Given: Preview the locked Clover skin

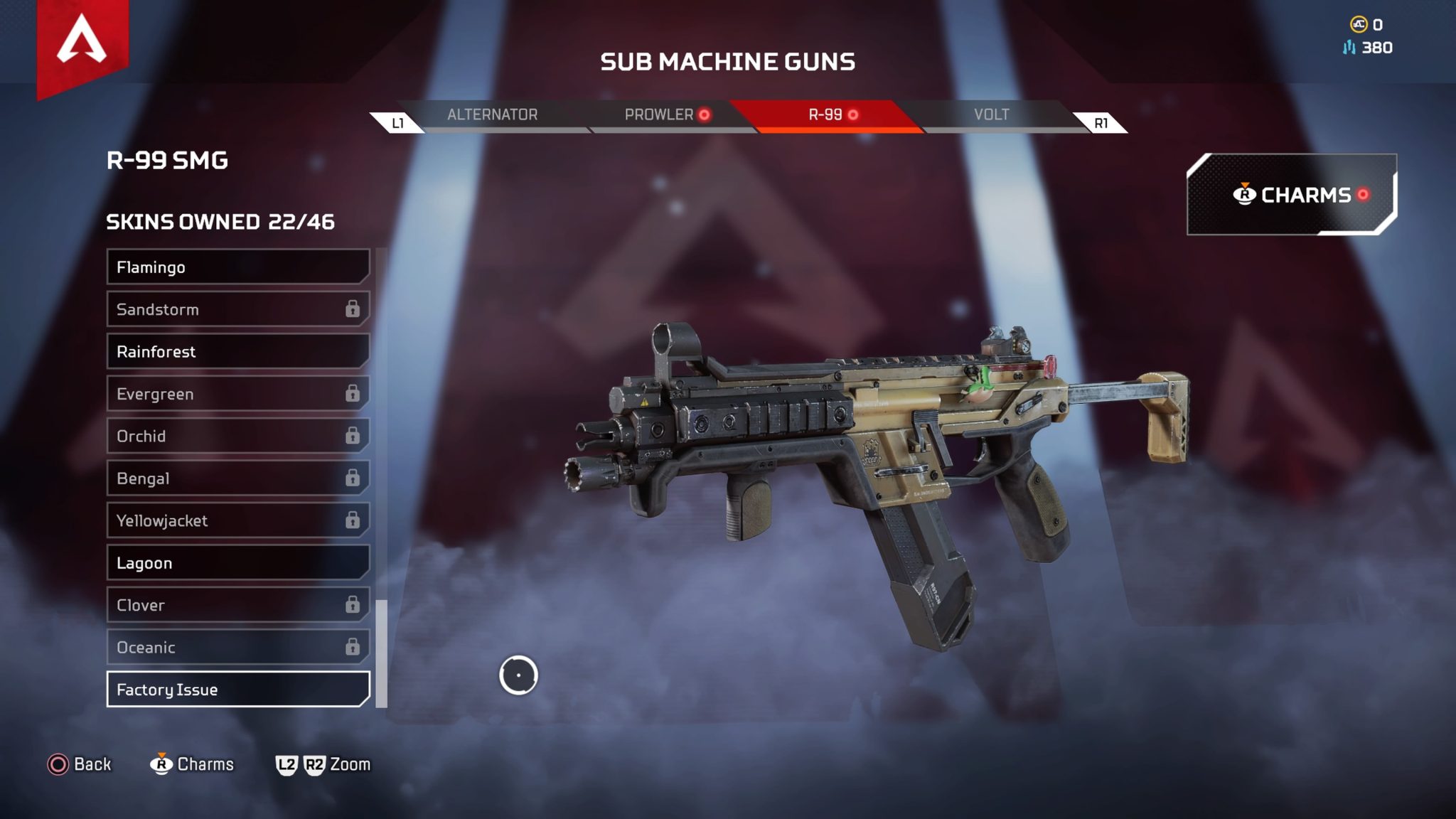Looking at the screenshot, I should [x=237, y=605].
